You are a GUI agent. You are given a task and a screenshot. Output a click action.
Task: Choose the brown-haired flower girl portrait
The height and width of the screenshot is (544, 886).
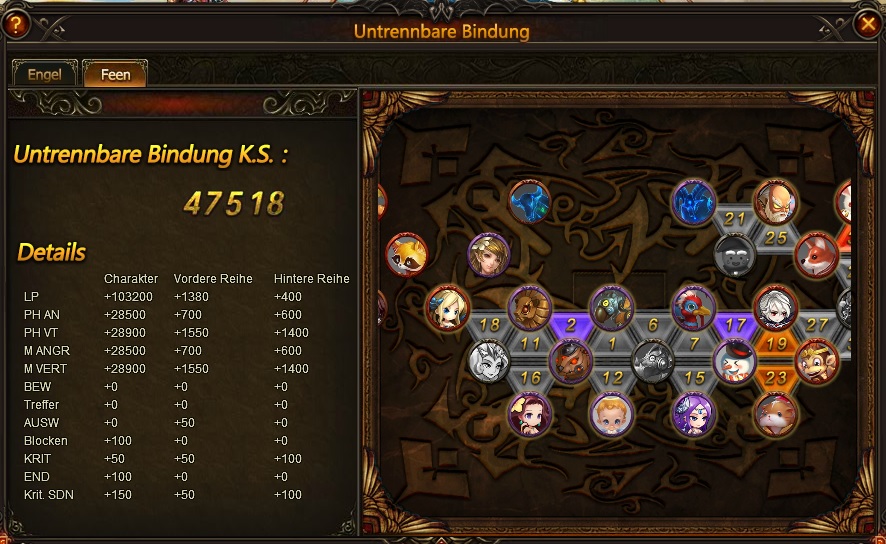(489, 255)
